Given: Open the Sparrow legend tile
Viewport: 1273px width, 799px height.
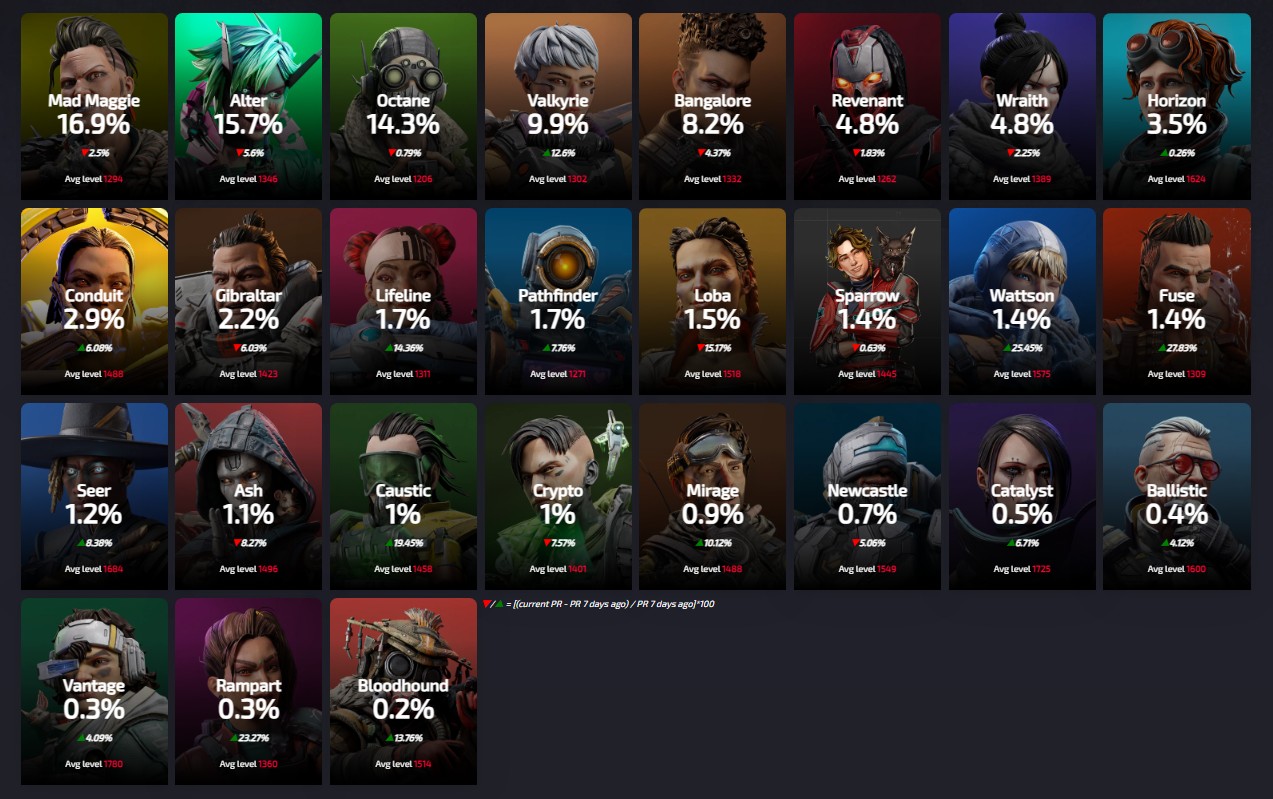Looking at the screenshot, I should pos(867,301).
